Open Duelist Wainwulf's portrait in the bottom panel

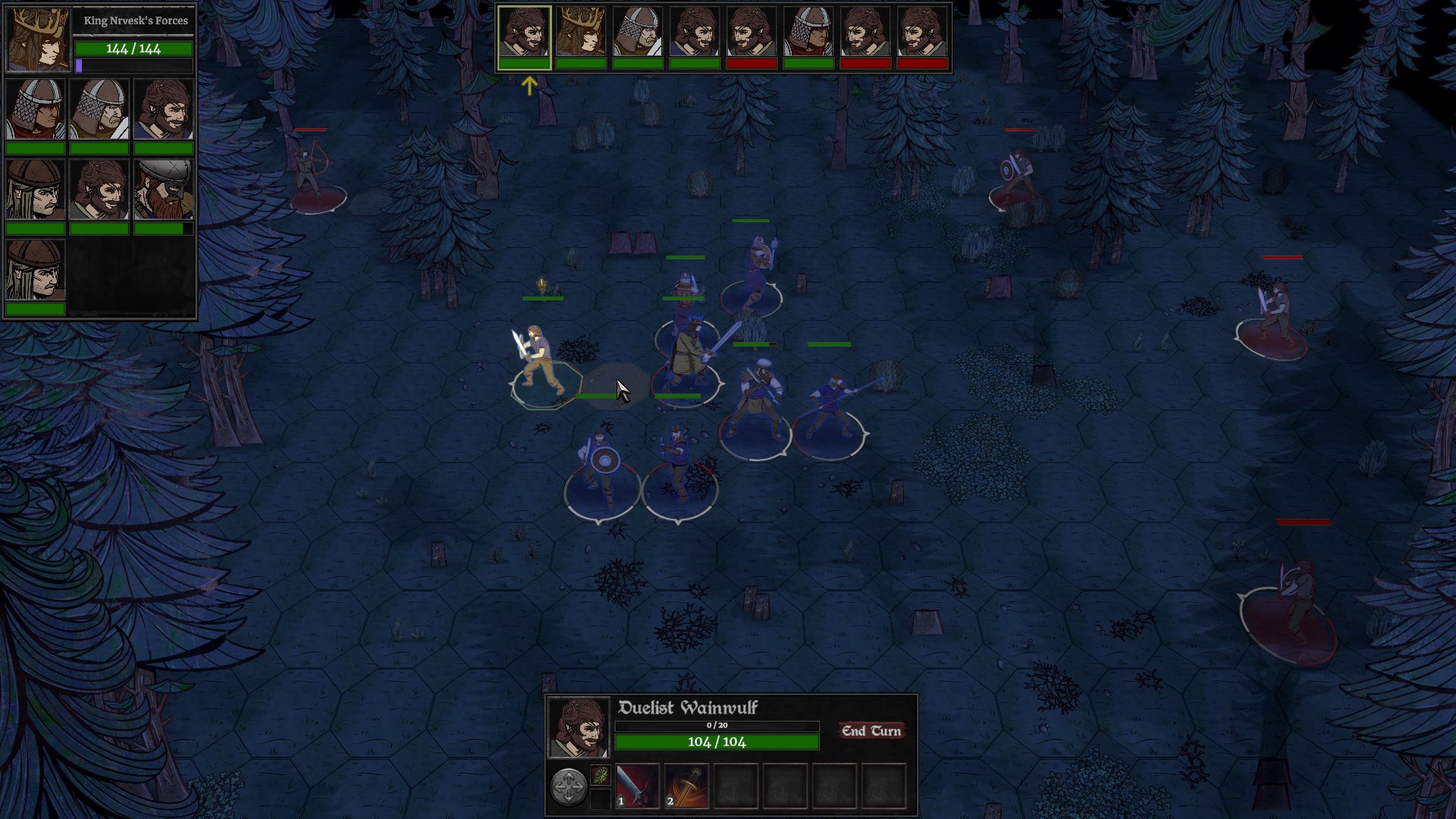578,728
